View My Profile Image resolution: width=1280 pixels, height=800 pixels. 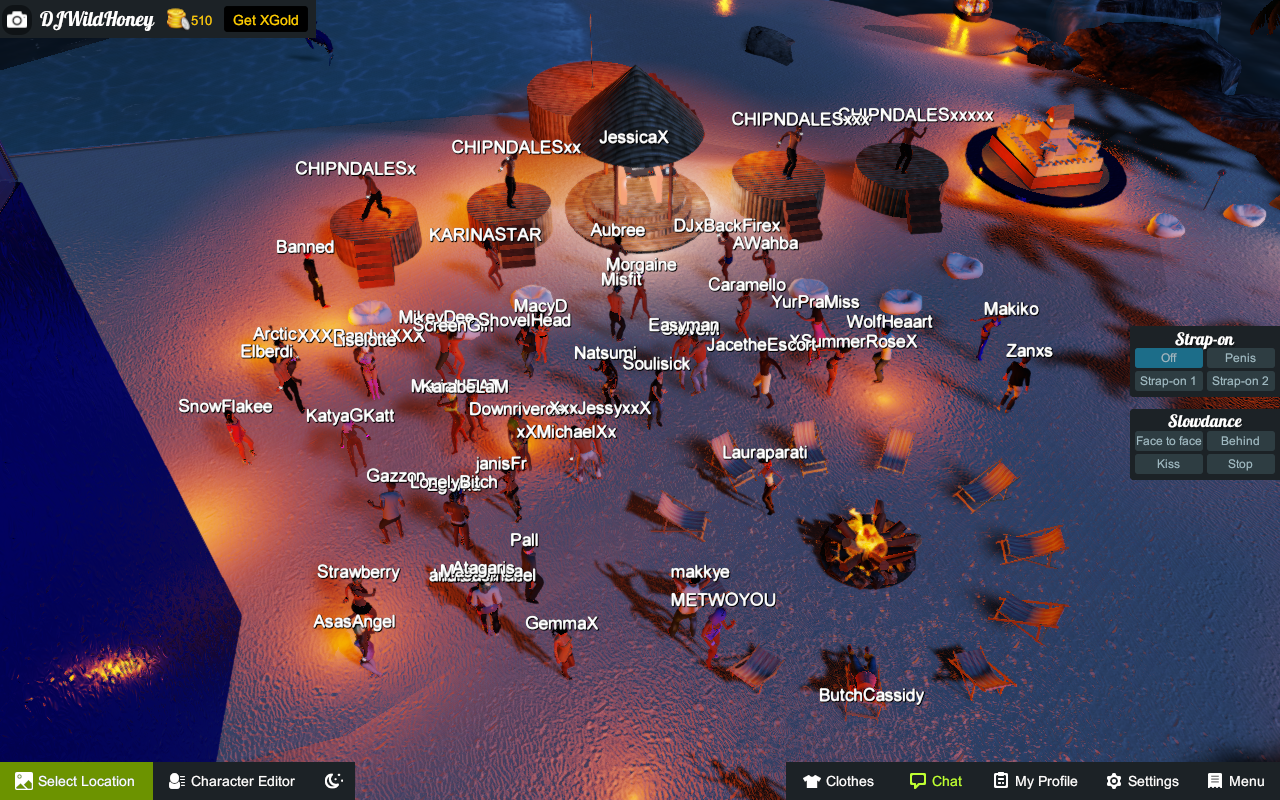(x=1035, y=781)
